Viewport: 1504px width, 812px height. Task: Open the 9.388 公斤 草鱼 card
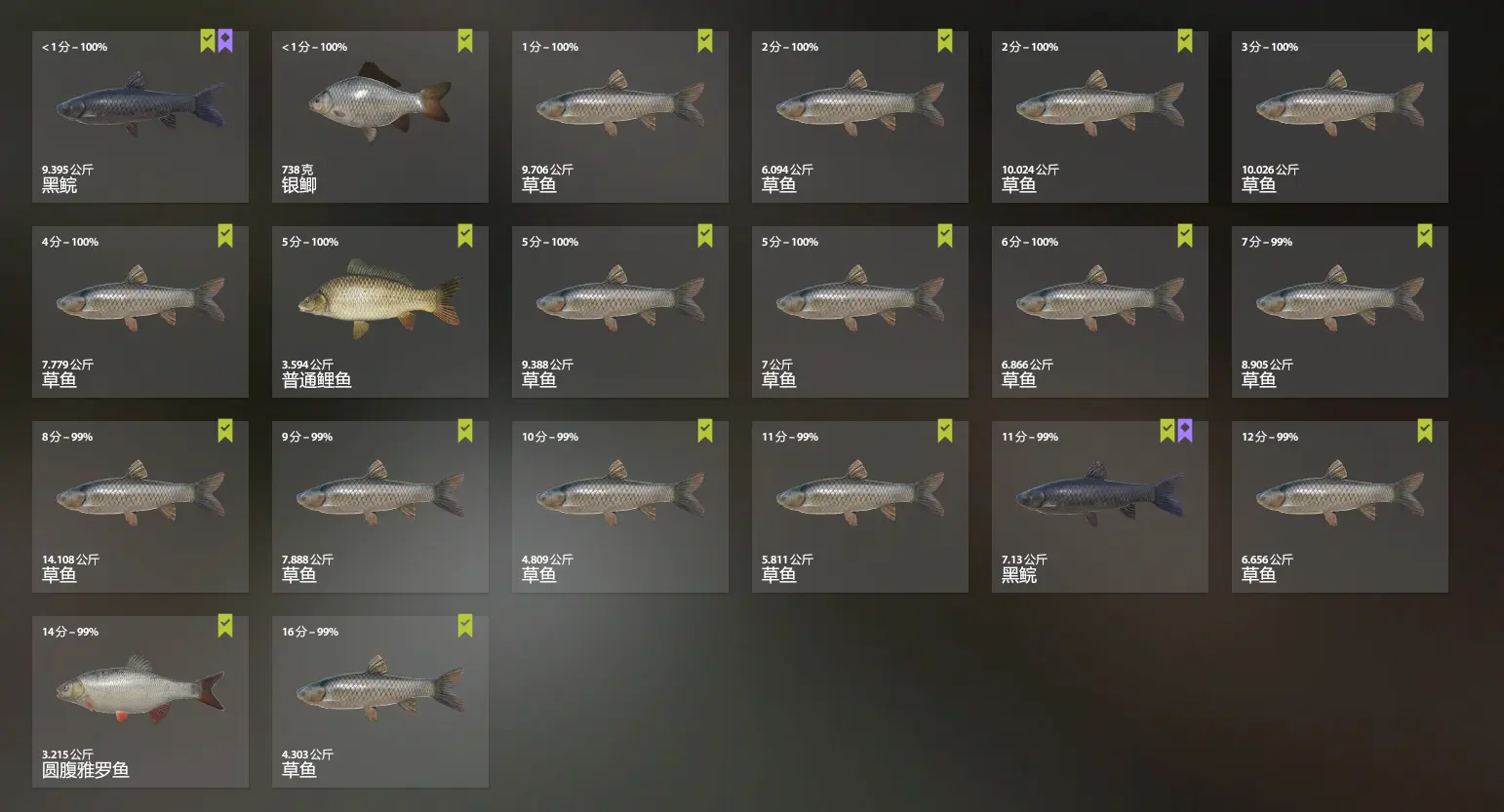[619, 312]
